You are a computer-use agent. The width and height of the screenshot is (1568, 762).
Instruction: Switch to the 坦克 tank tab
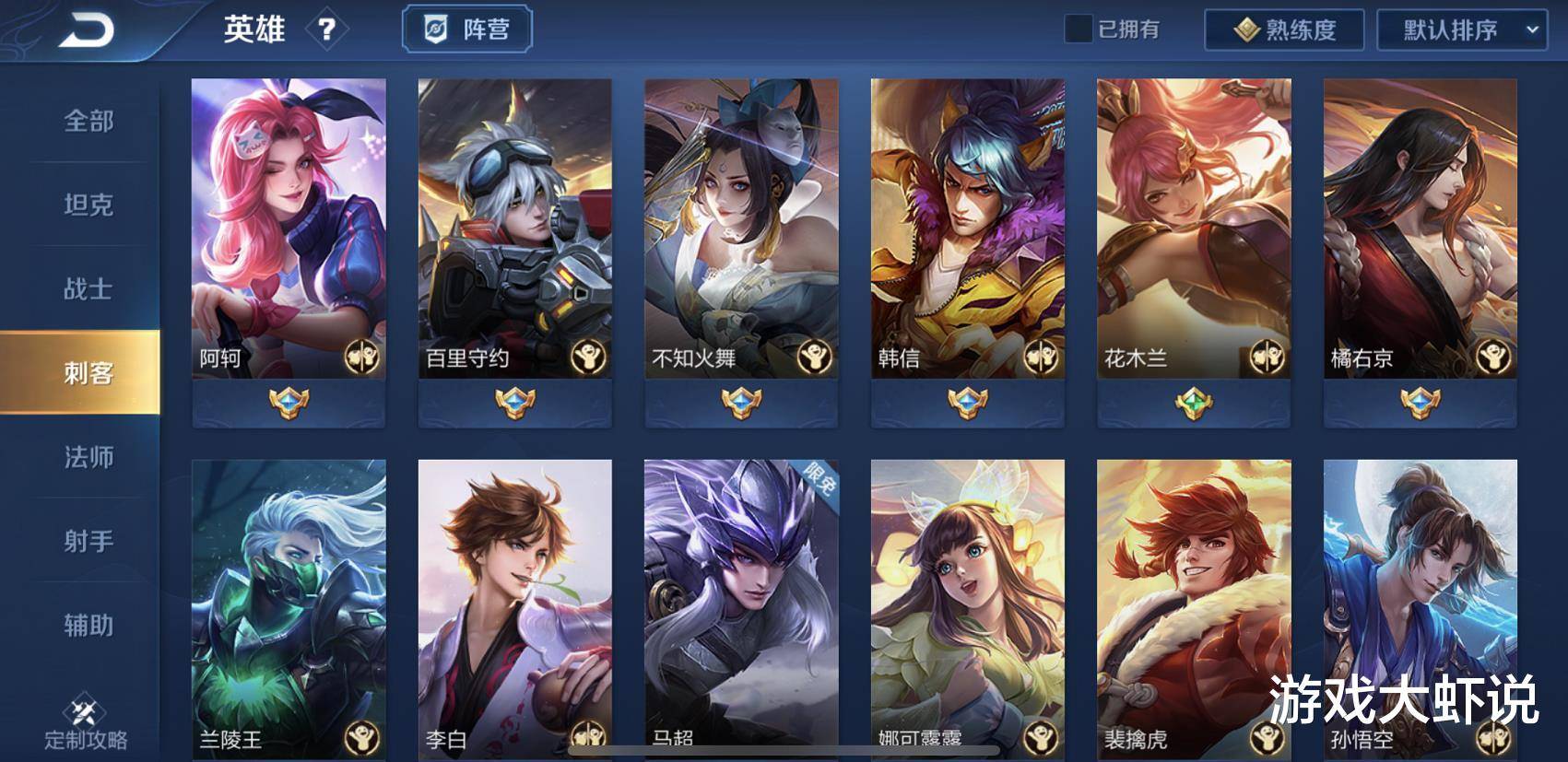point(88,205)
